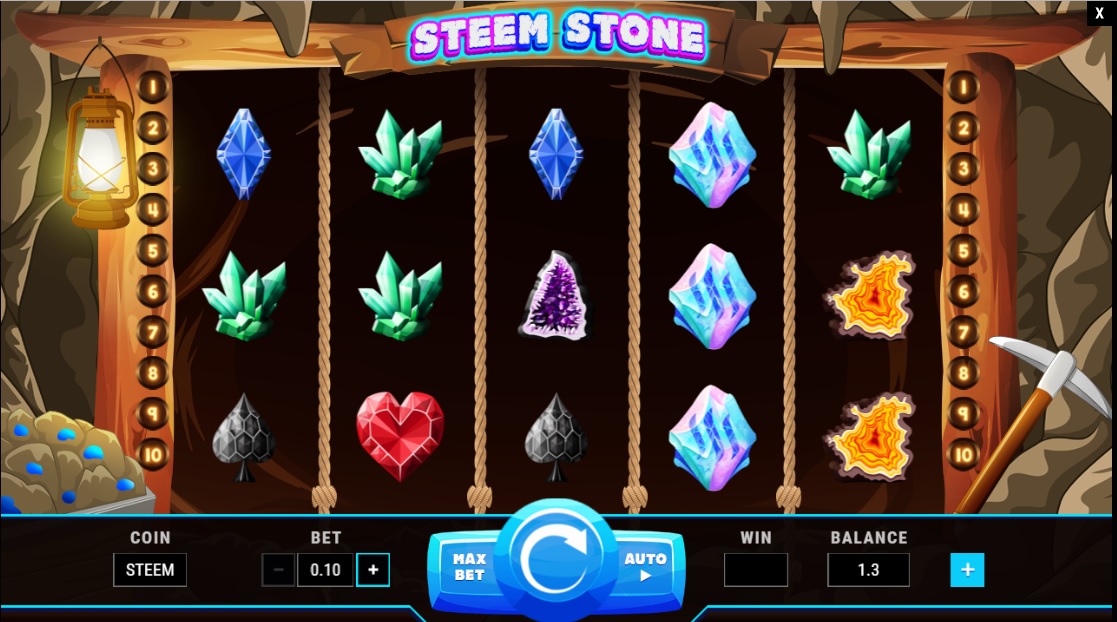Viewport: 1117px width, 622px height.
Task: Decrease the bet with the minus stepper
Action: (278, 570)
